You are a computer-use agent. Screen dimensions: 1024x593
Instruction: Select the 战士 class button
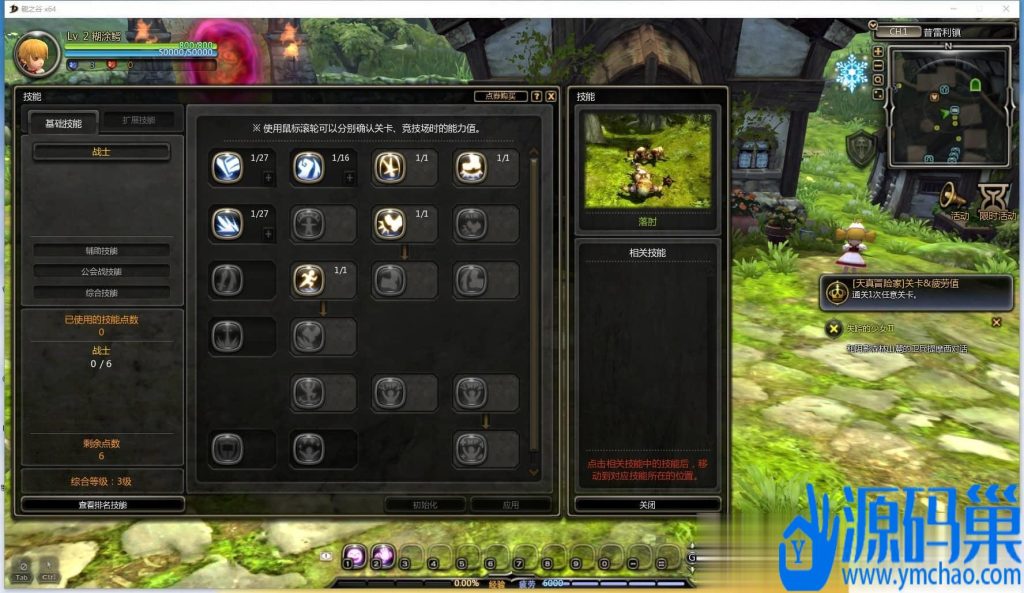pyautogui.click(x=101, y=152)
